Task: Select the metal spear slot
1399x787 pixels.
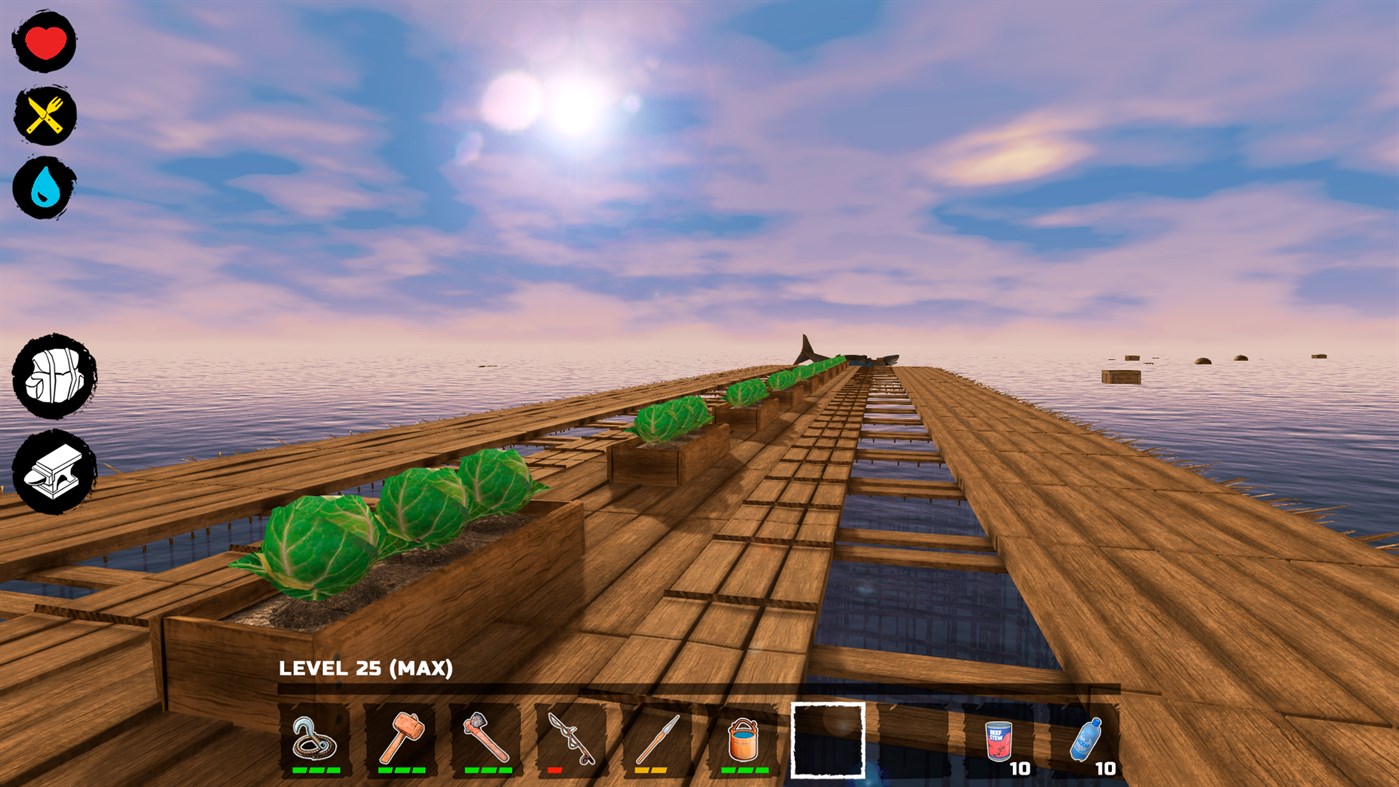Action: (656, 740)
